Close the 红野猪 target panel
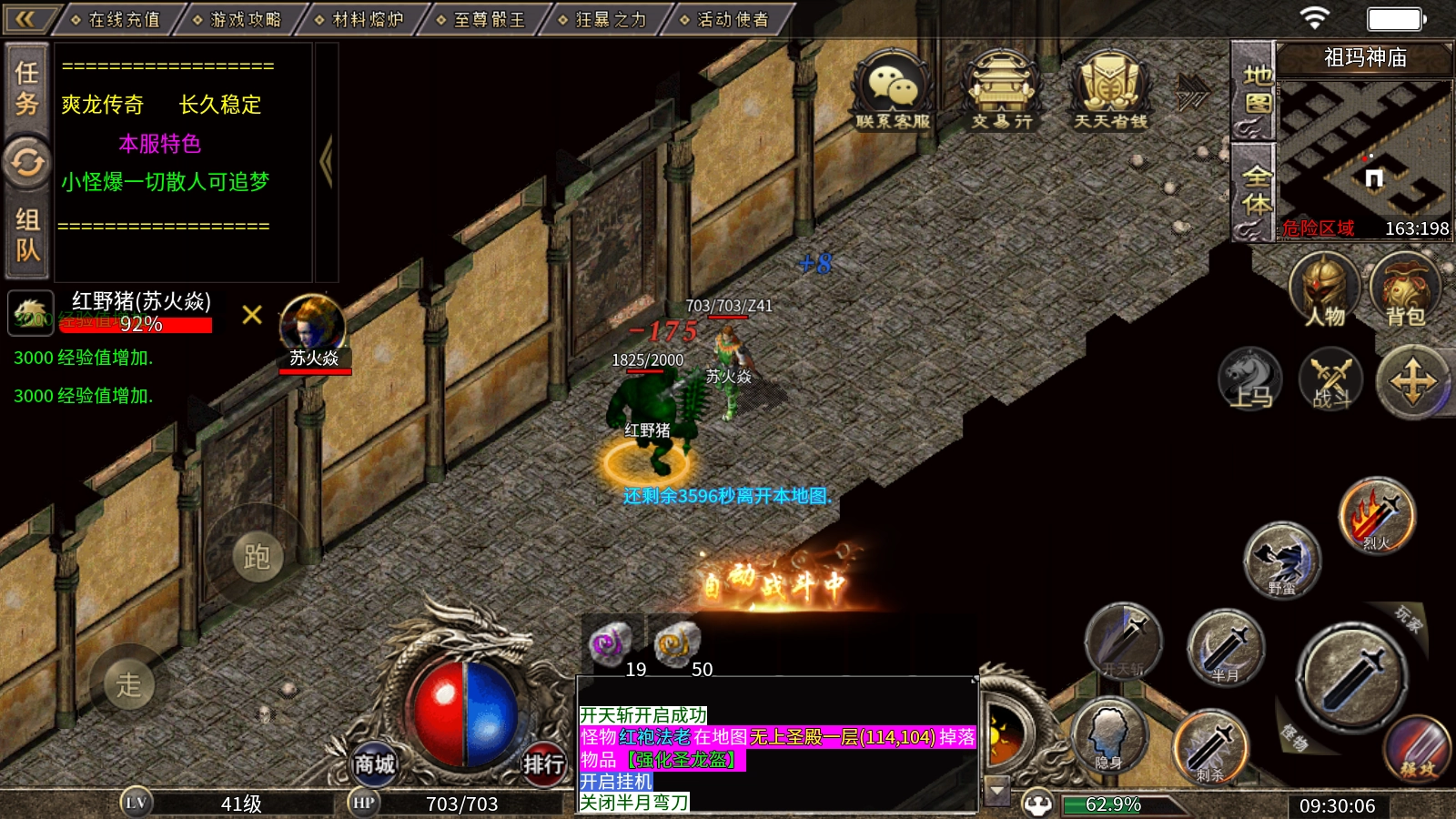 pos(252,315)
